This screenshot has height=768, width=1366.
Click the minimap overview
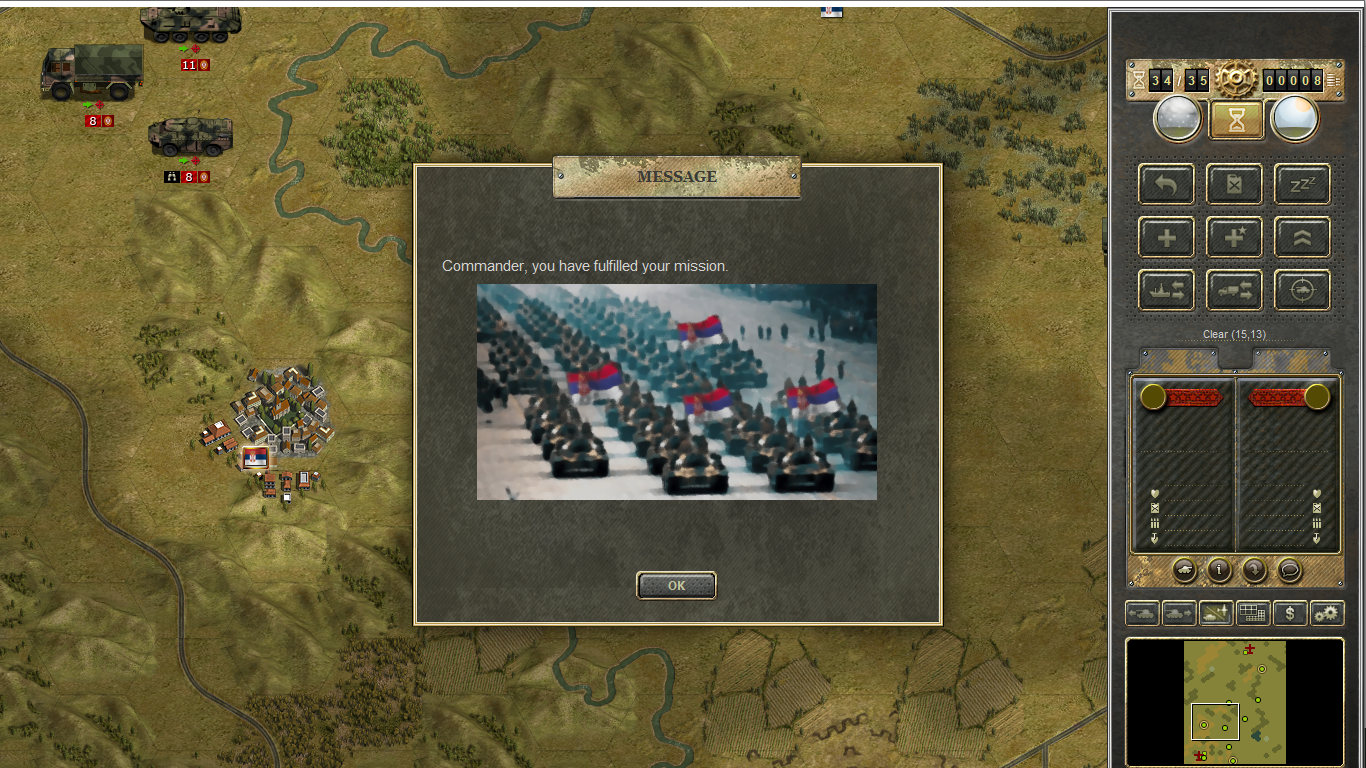pos(1235,702)
